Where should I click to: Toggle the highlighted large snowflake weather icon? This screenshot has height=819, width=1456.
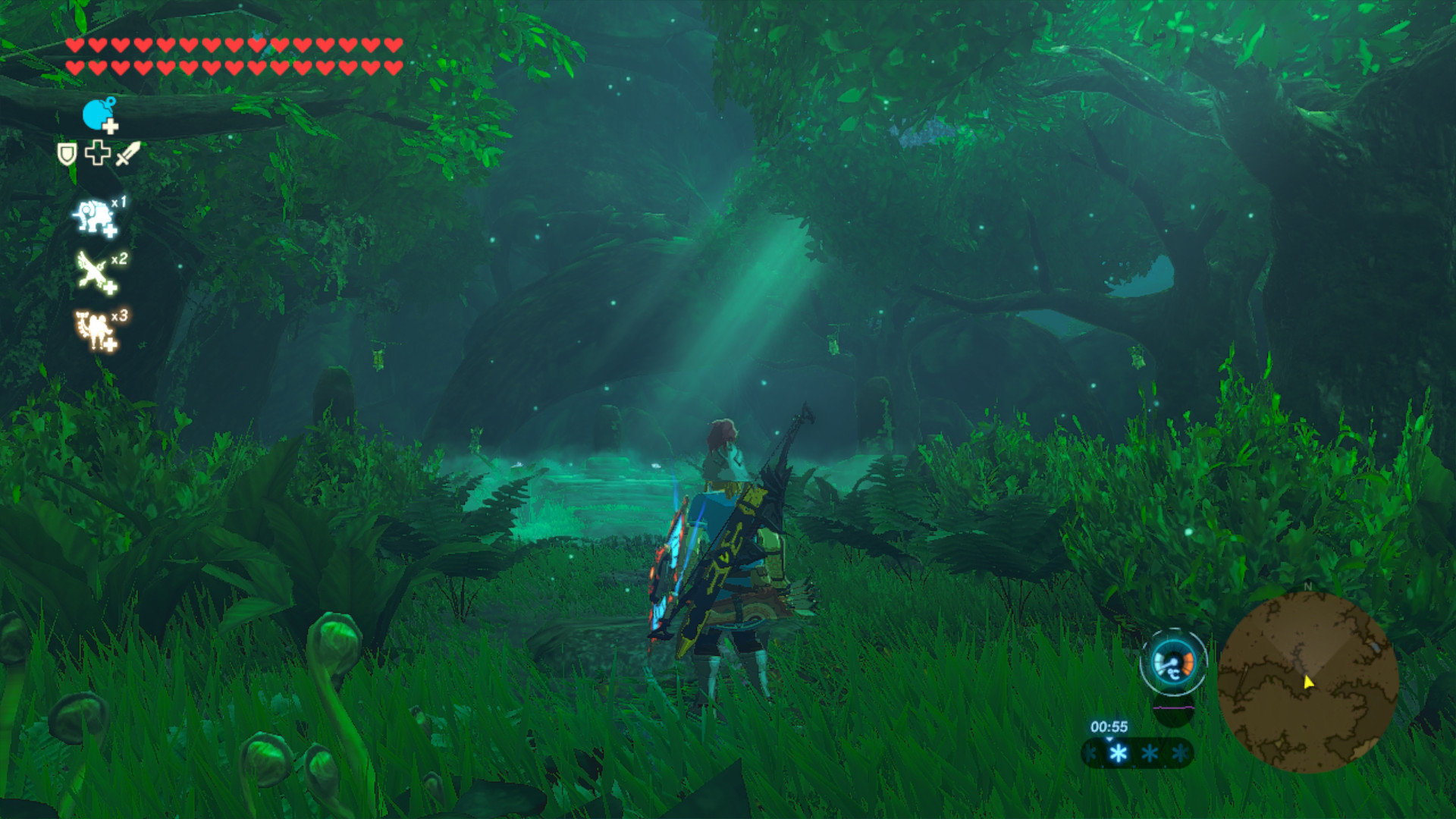click(1119, 754)
